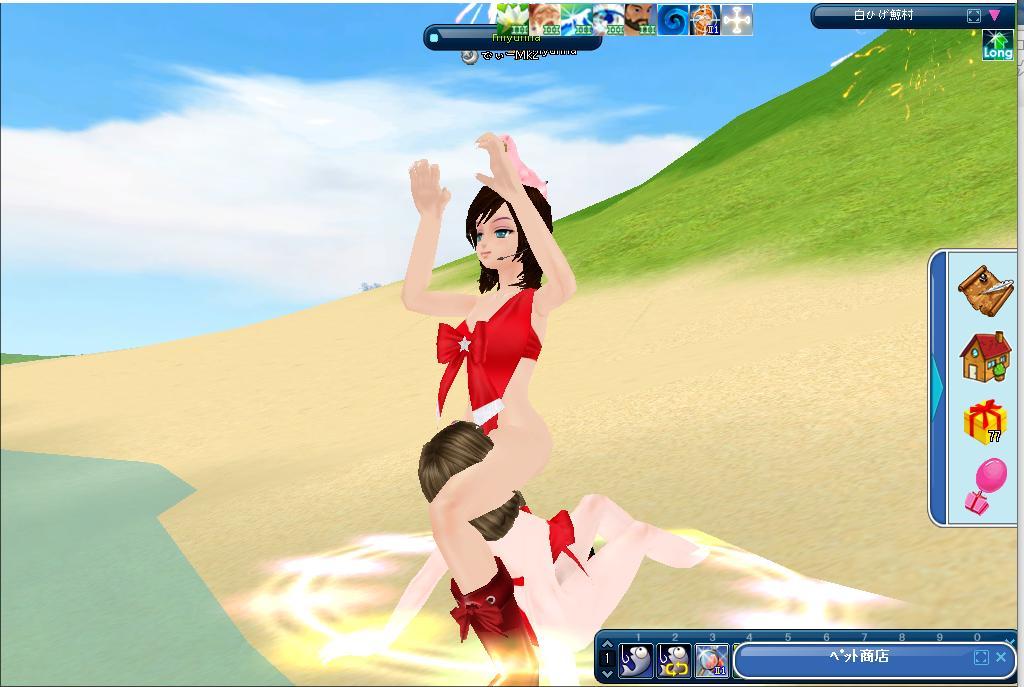Use the magnifying glass skill in slot 3
This screenshot has width=1024, height=687.
click(712, 660)
